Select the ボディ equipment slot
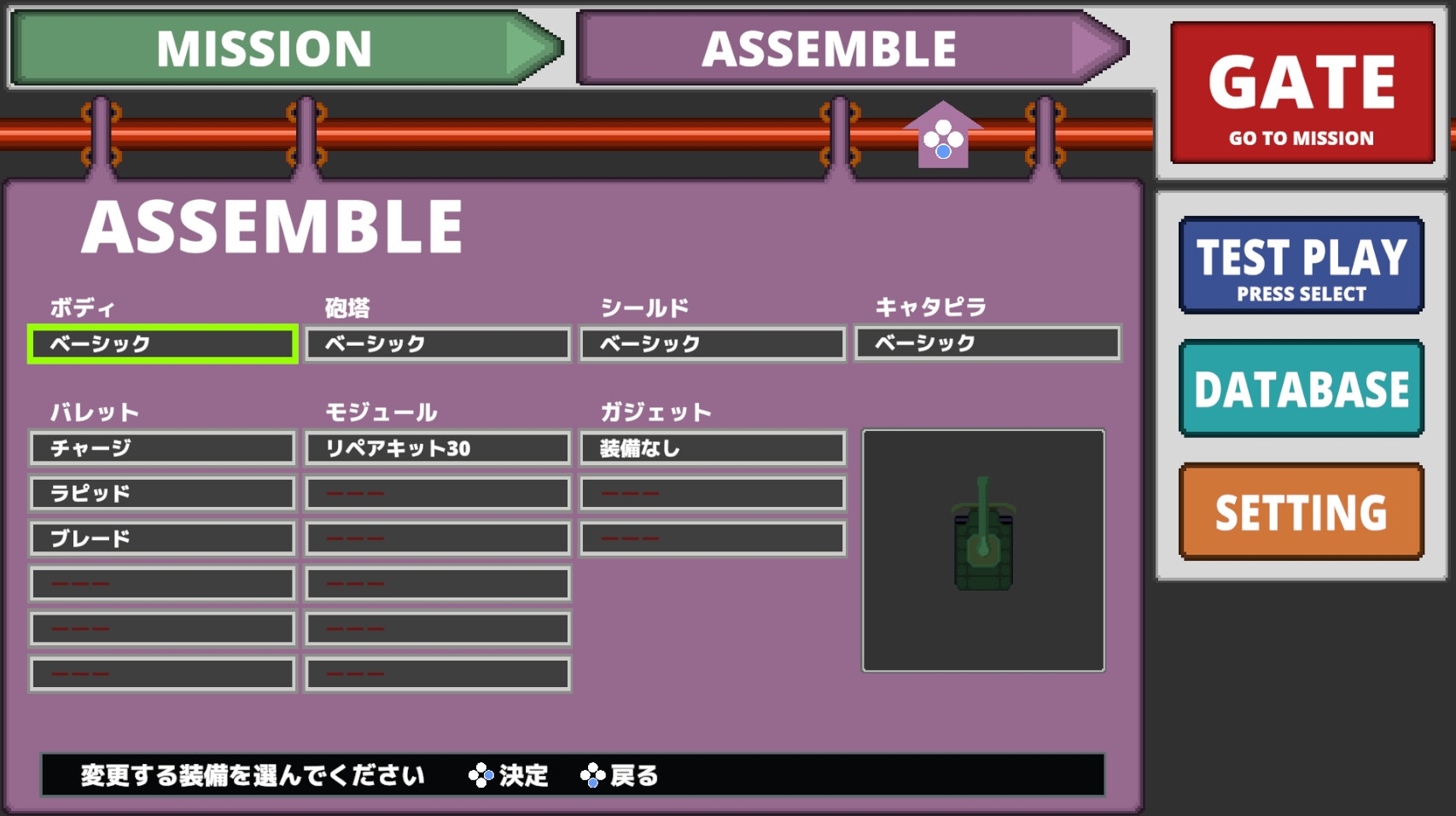 coord(162,344)
